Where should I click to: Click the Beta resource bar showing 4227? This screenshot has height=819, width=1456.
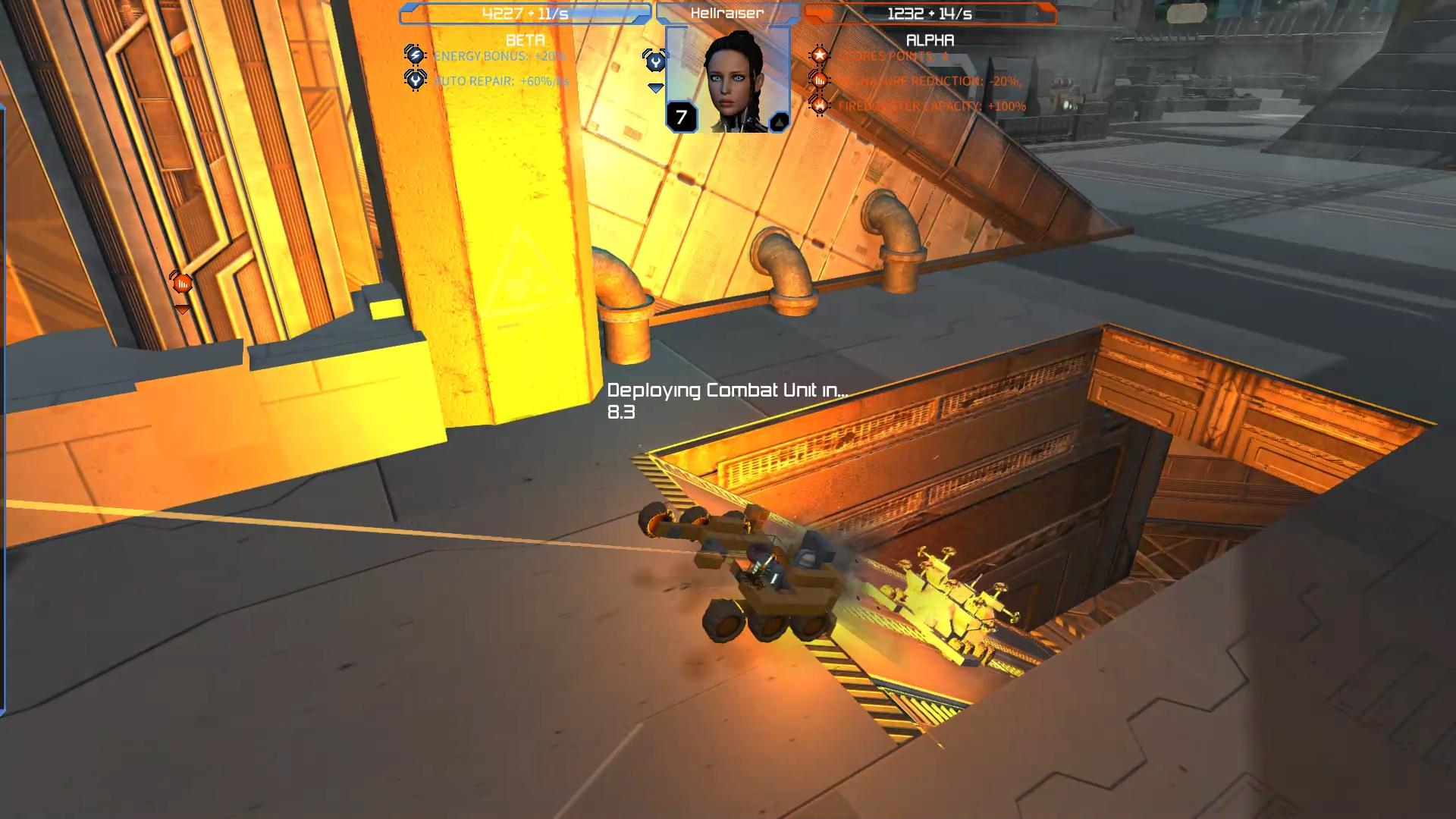click(523, 11)
